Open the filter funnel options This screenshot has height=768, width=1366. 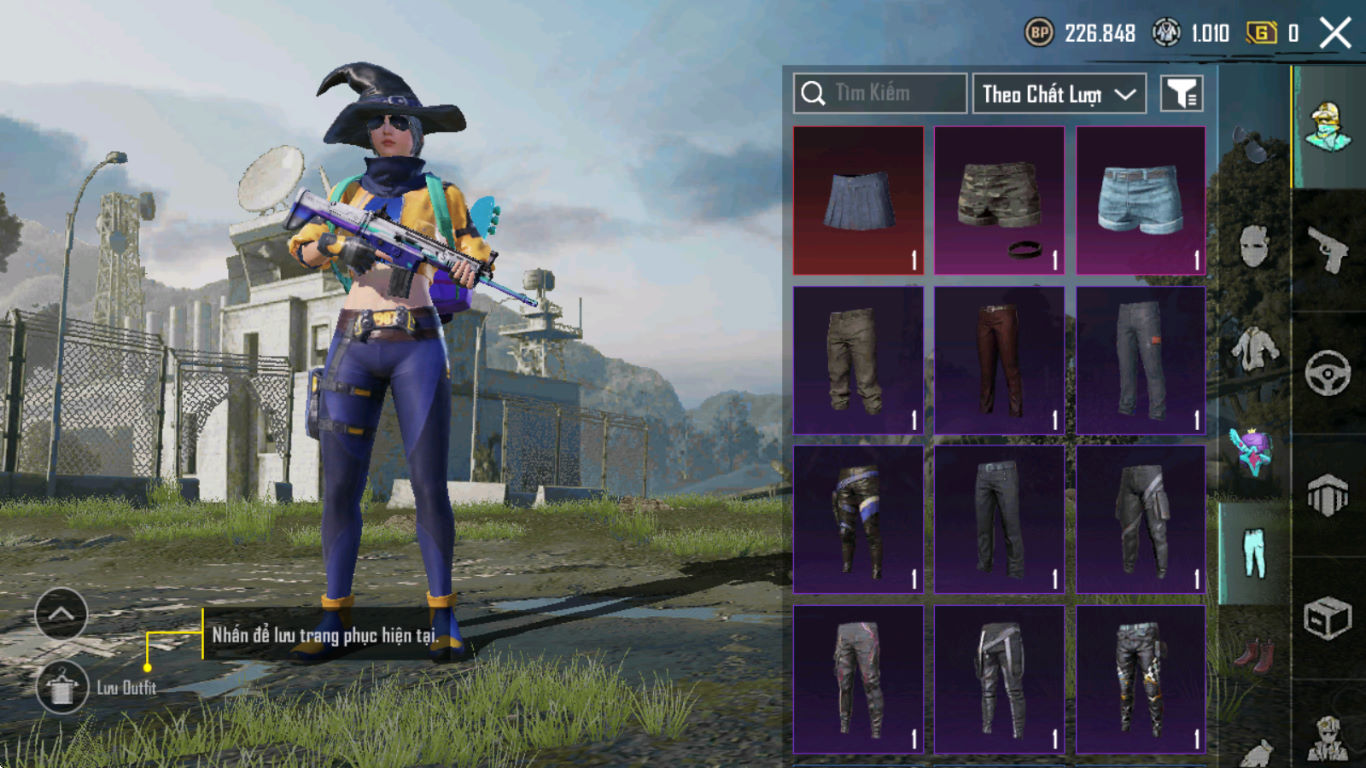coord(1181,94)
